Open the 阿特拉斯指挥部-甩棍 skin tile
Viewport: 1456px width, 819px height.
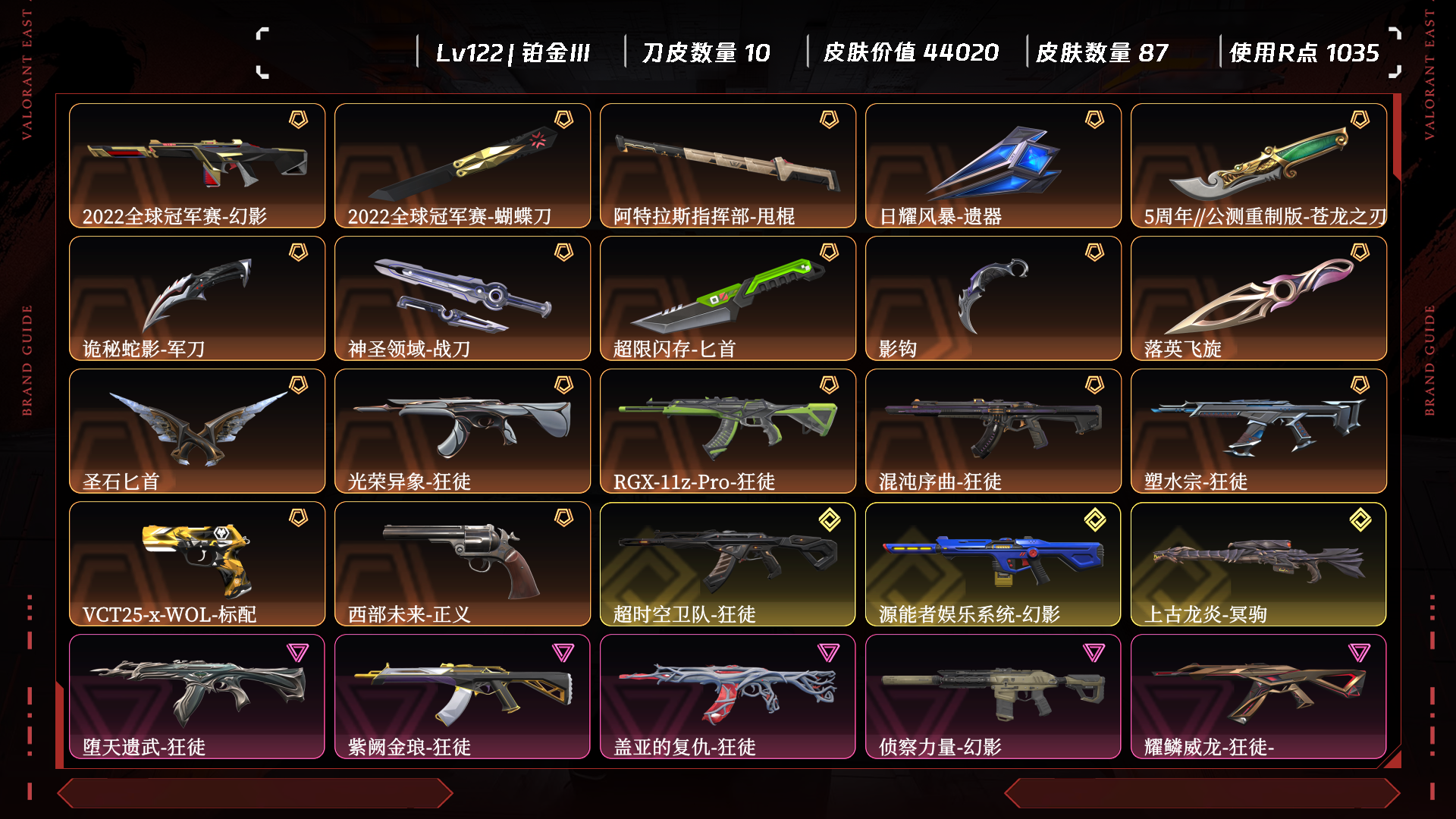tap(728, 165)
